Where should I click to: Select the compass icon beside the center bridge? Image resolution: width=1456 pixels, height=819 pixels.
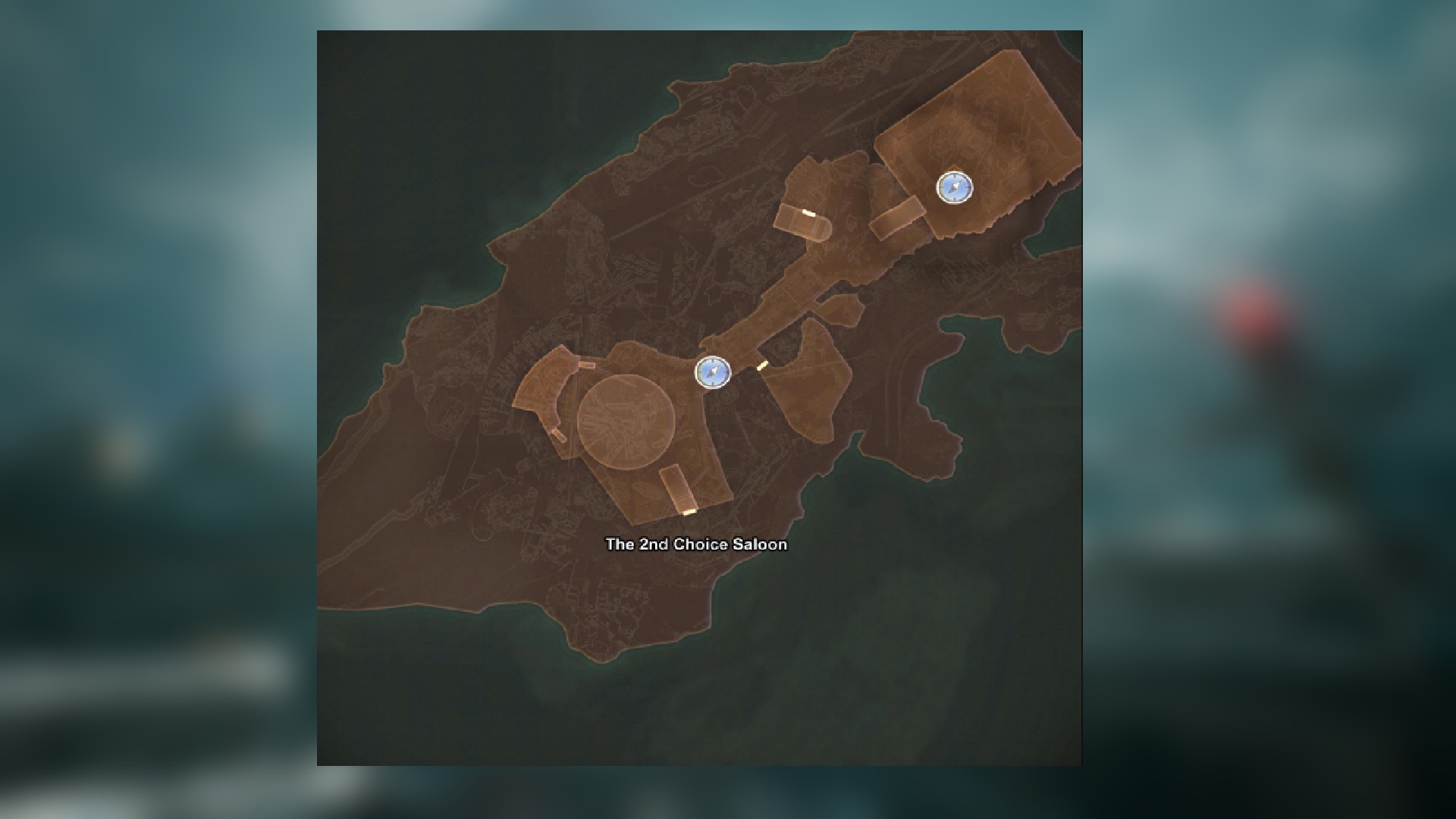pos(713,373)
